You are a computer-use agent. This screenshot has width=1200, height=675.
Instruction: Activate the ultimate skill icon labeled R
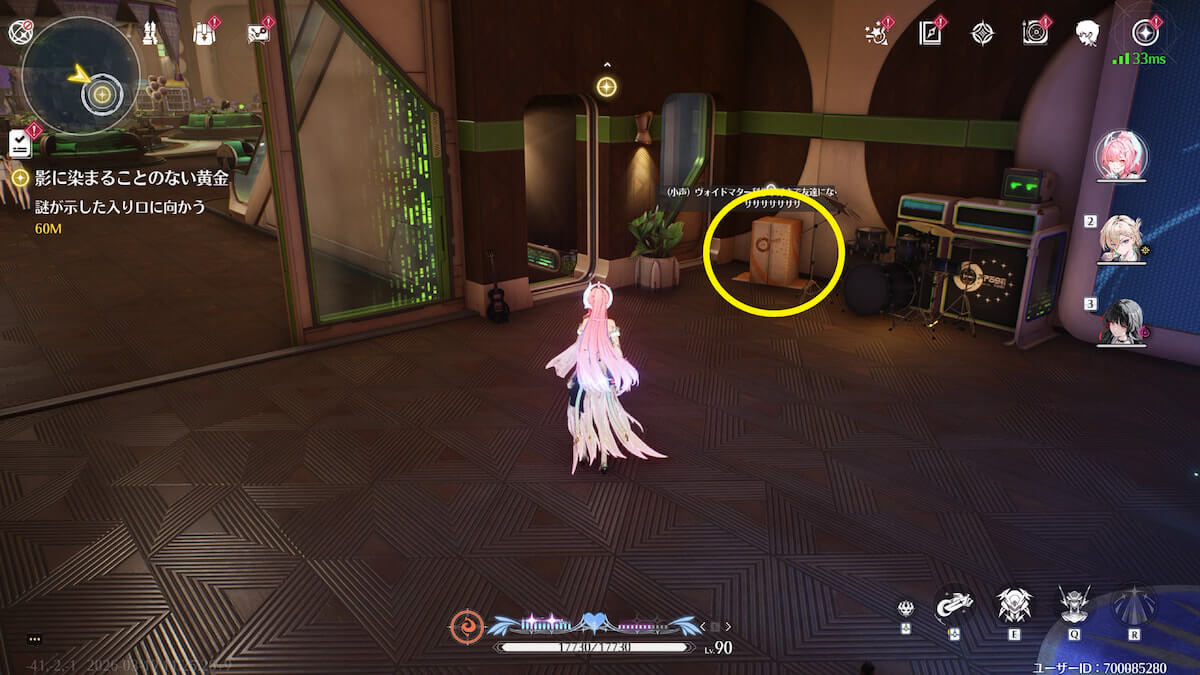pyautogui.click(x=1134, y=604)
